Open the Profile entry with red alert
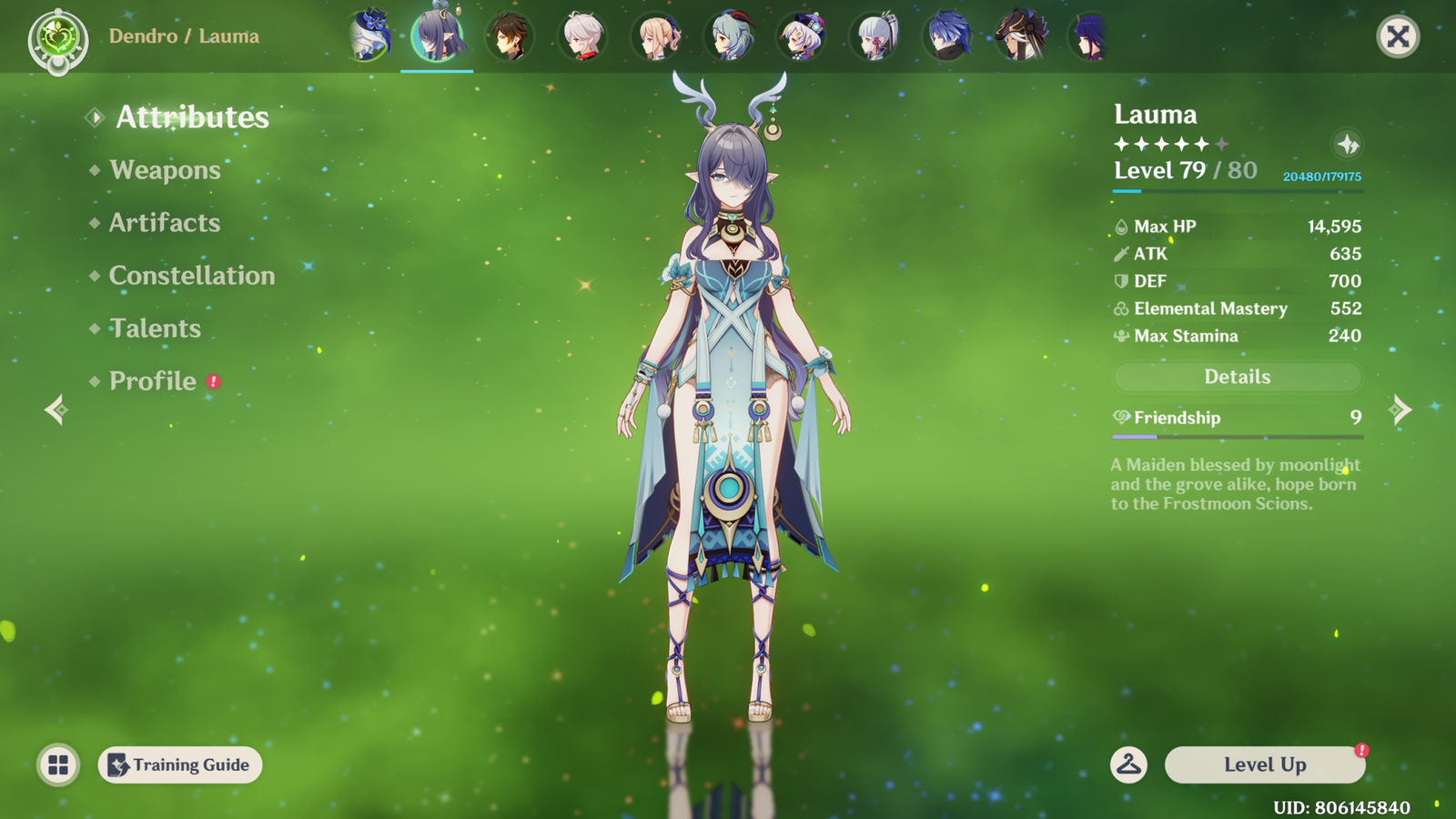Screen dimensions: 1456x819 153,381
